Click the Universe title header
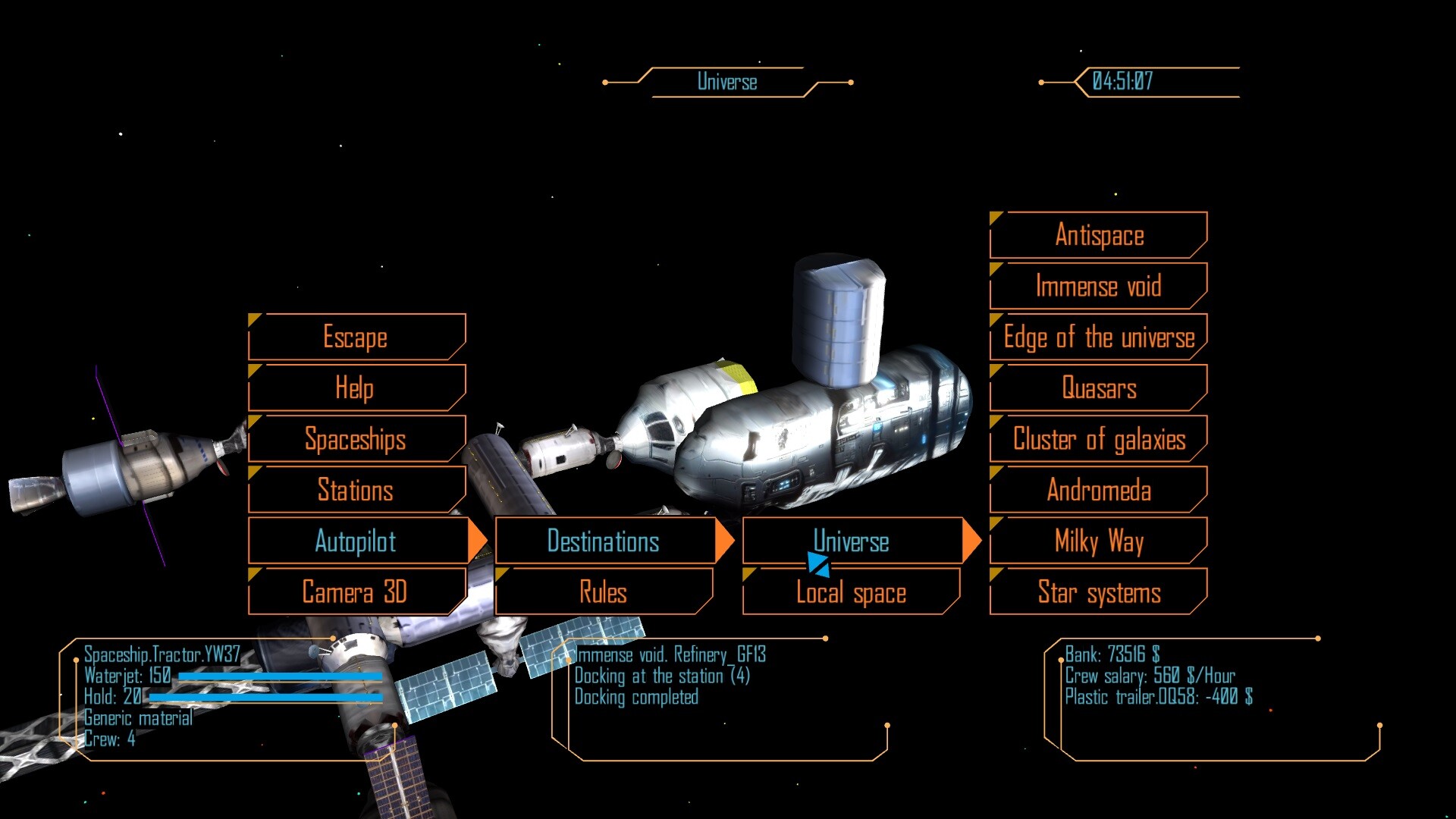This screenshot has width=1456, height=819. point(727,81)
